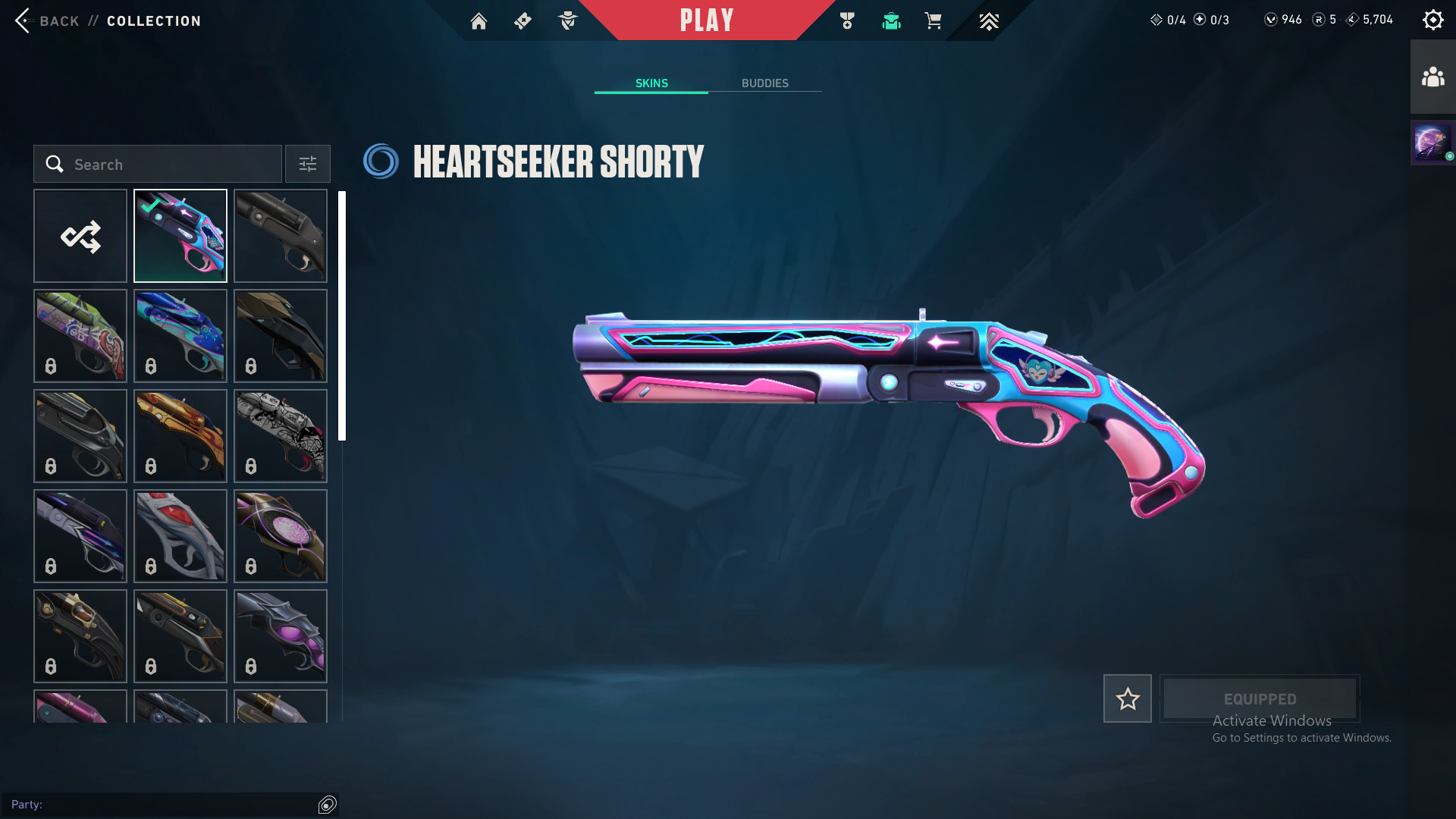Select the Skins tab
The height and width of the screenshot is (819, 1456).
(x=651, y=83)
